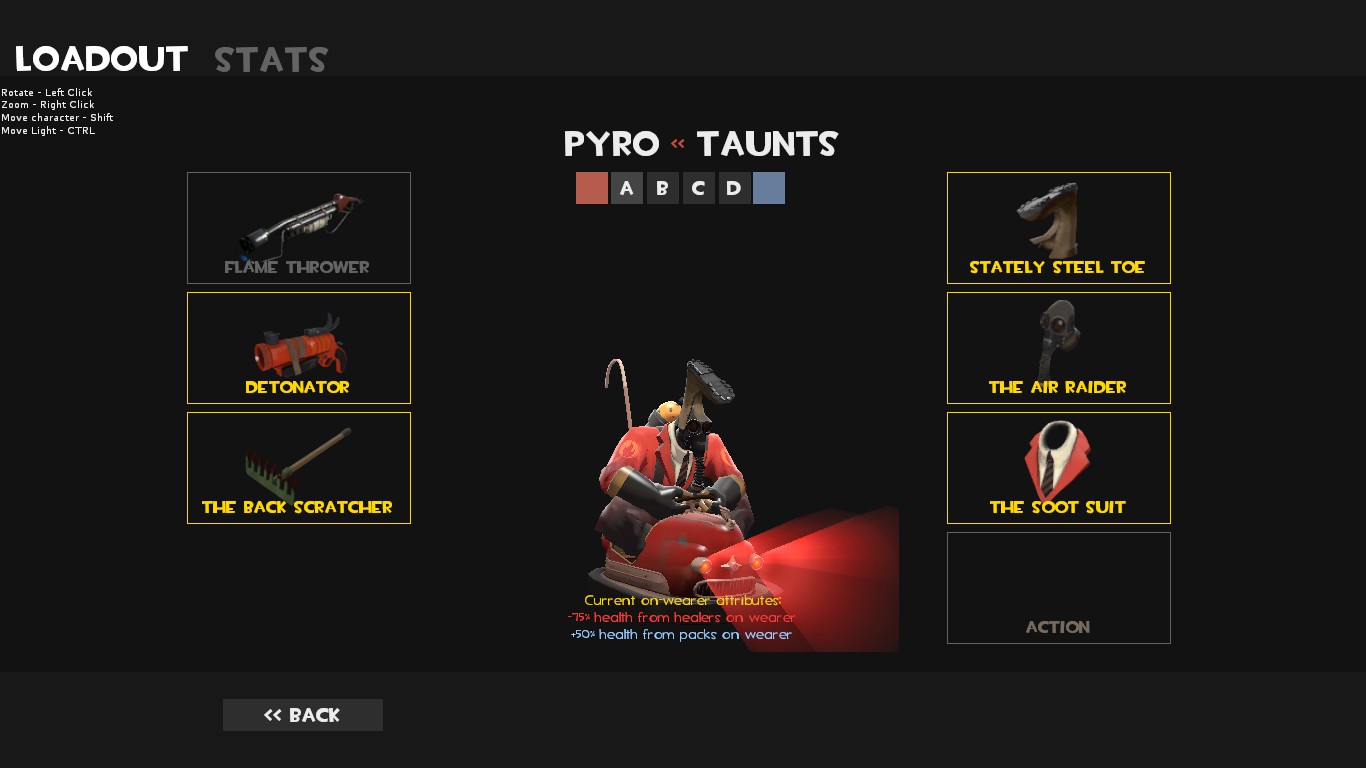Select the Flame Thrower weapon slot
The height and width of the screenshot is (768, 1366).
coord(298,227)
